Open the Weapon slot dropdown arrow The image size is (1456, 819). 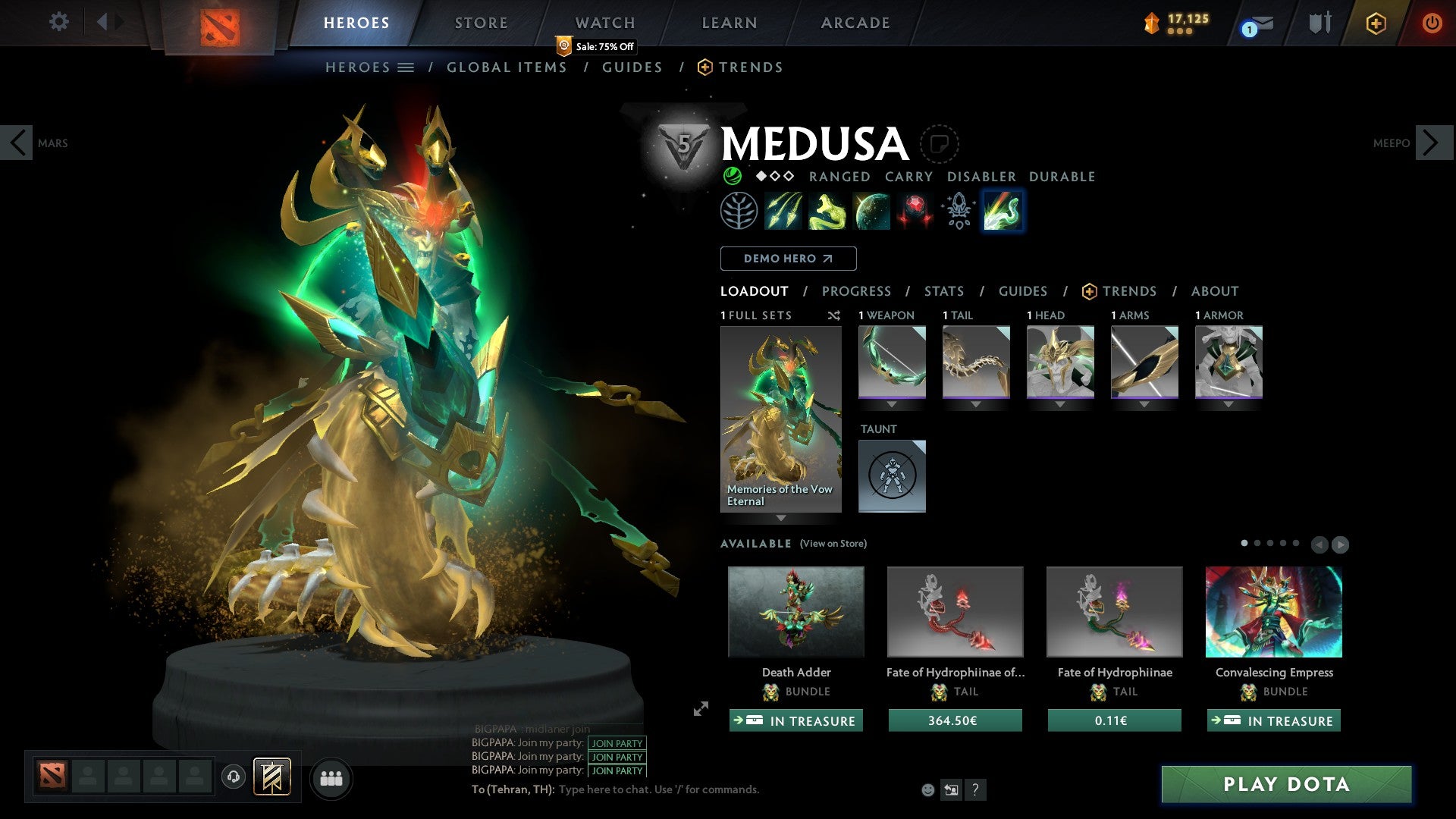(892, 404)
